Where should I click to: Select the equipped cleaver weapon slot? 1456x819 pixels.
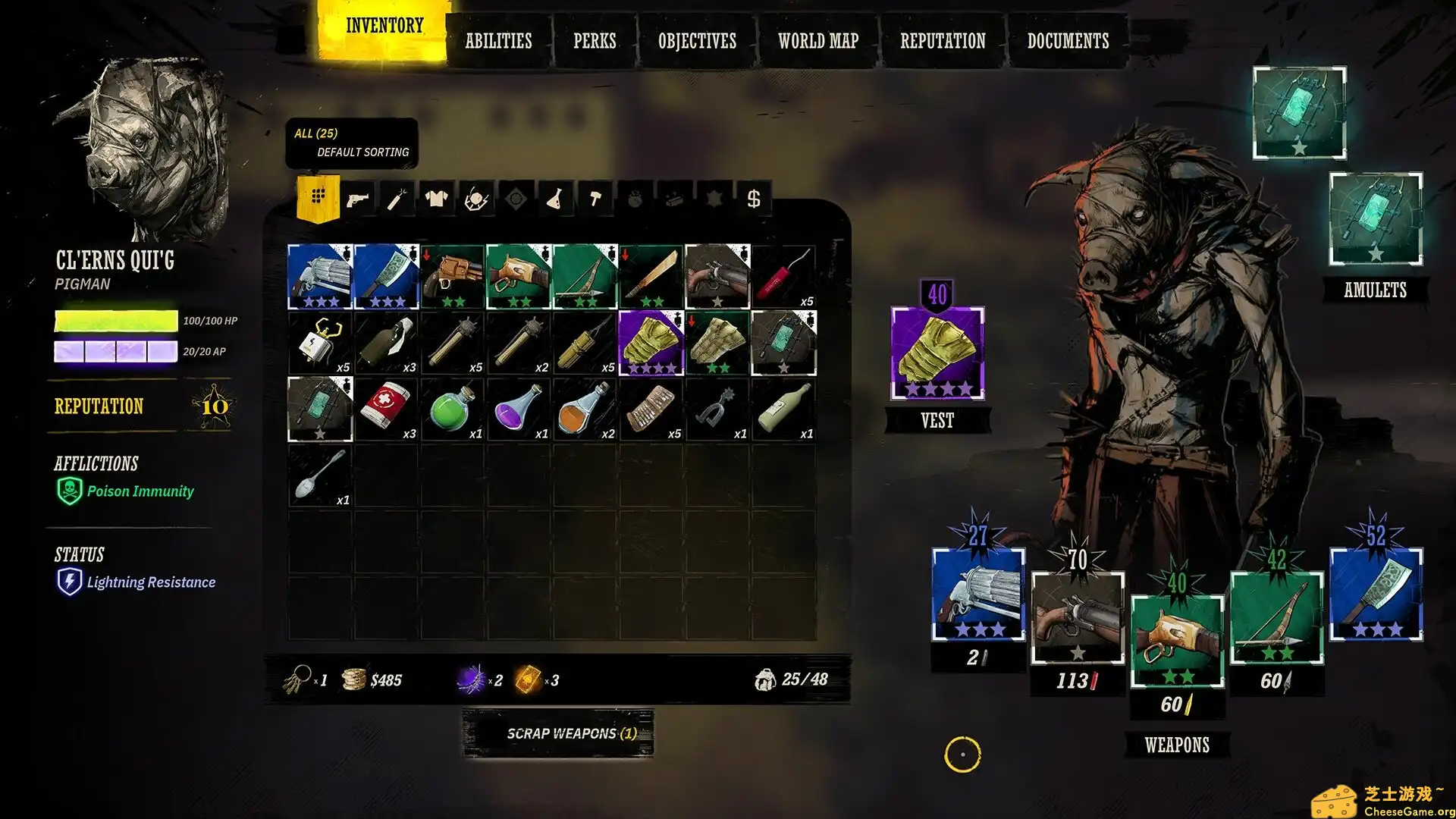[1376, 594]
